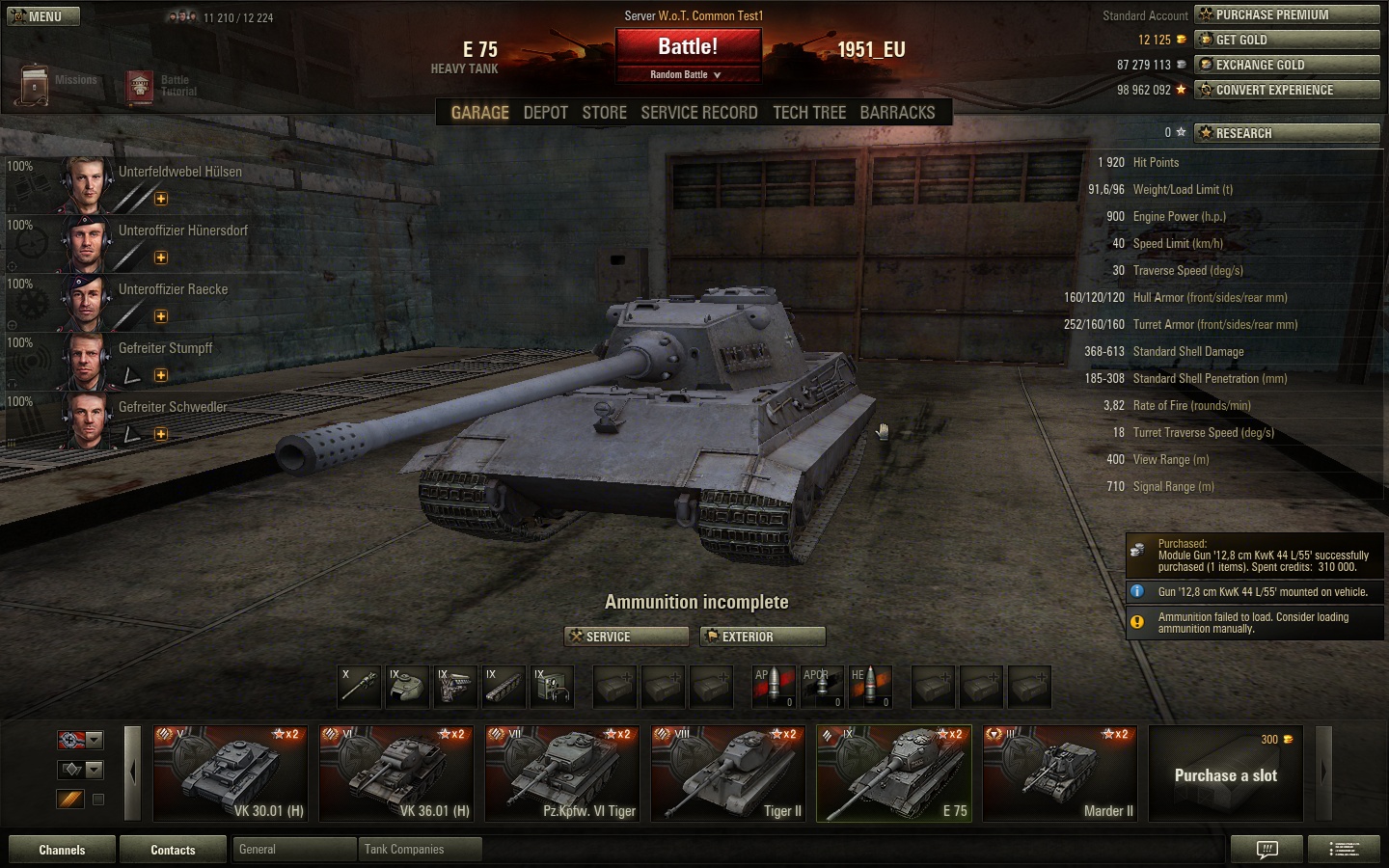This screenshot has width=1389, height=868.
Task: Select crew member Unterfeldwebel Hülsen
Action: (179, 172)
